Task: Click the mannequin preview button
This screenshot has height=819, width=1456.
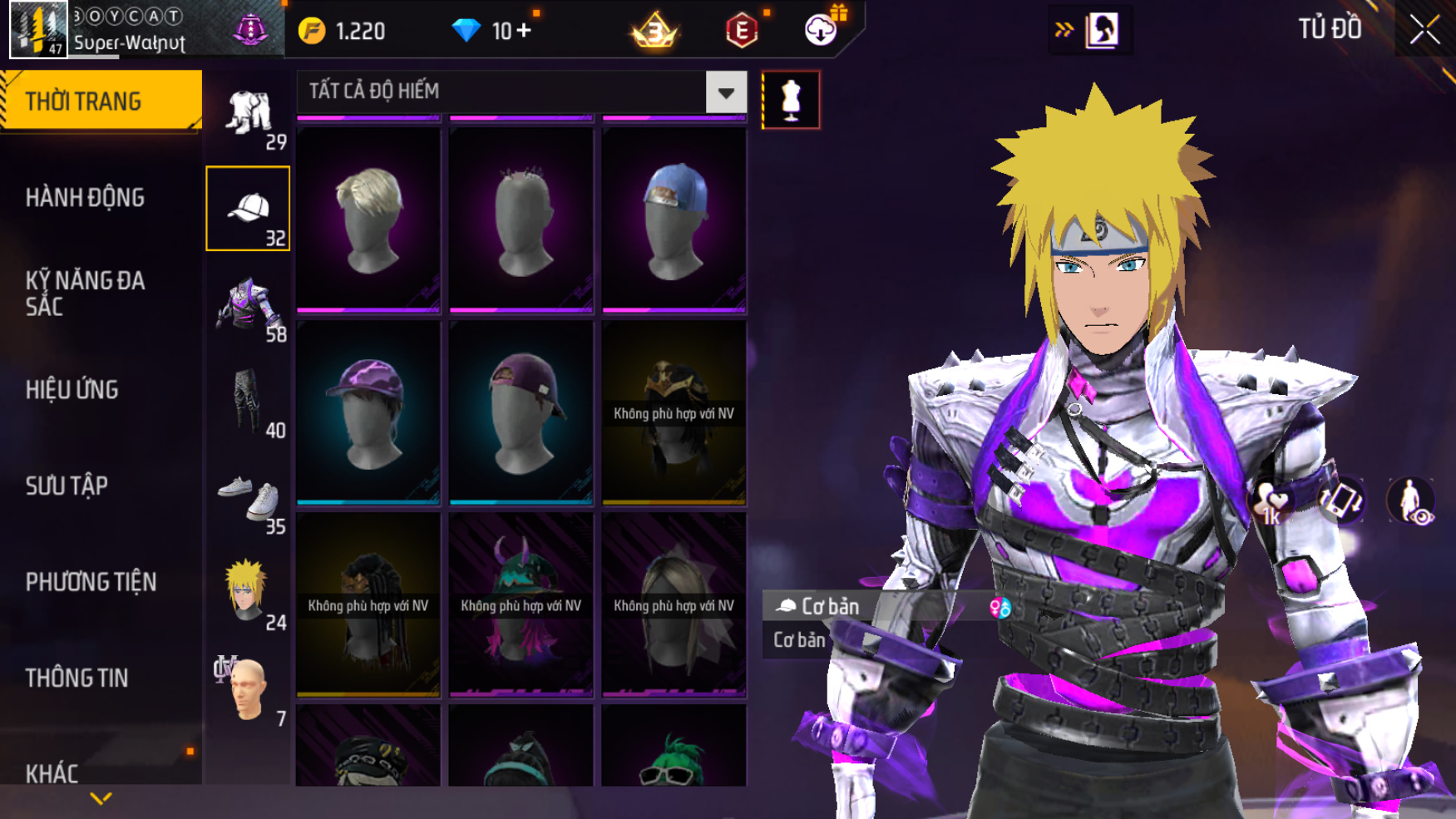Action: click(x=790, y=101)
